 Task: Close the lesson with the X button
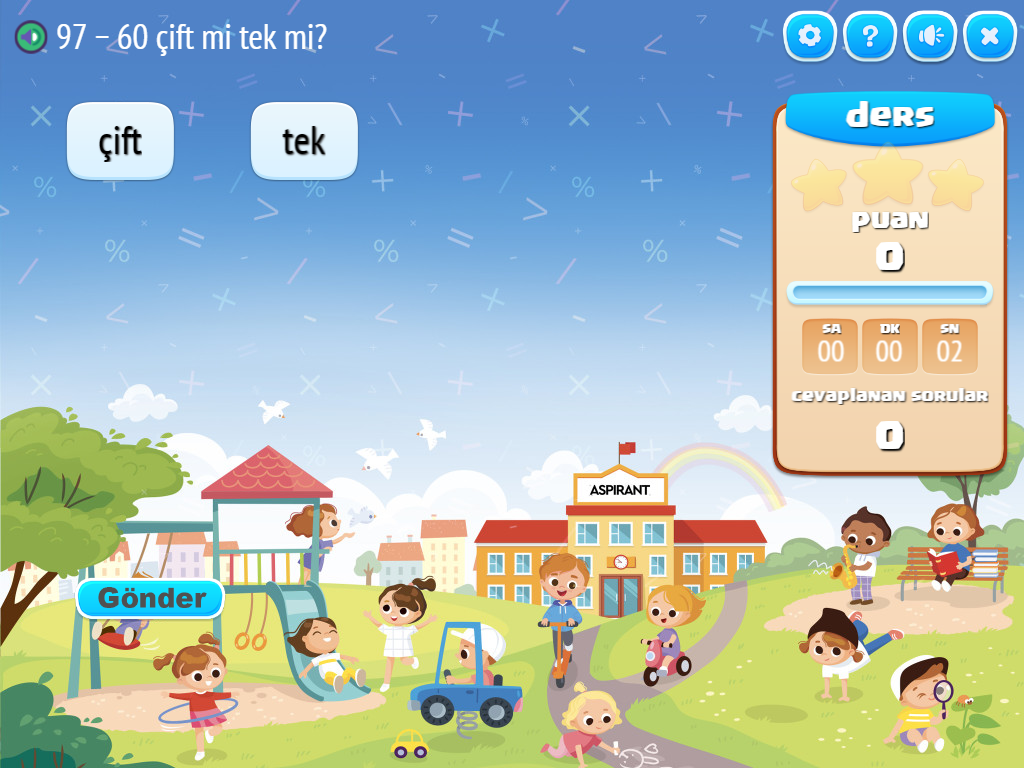[x=990, y=37]
